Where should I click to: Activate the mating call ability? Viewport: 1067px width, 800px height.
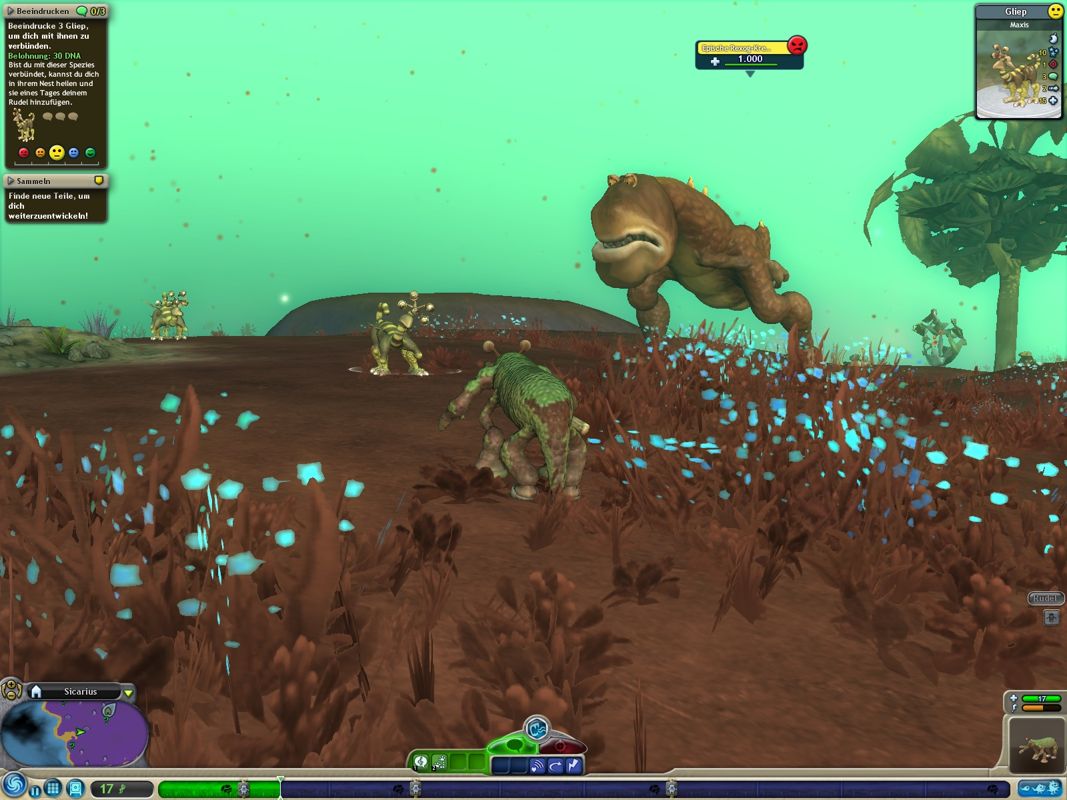point(538,766)
